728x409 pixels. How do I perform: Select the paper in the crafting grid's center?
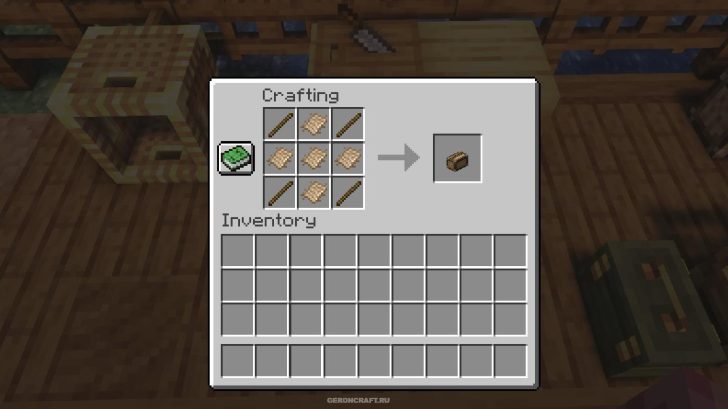pyautogui.click(x=314, y=158)
